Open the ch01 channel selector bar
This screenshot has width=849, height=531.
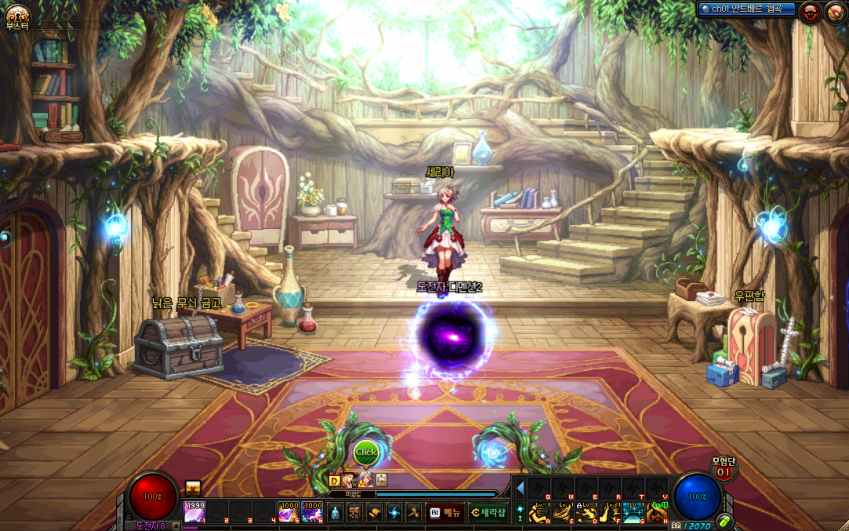click(747, 9)
